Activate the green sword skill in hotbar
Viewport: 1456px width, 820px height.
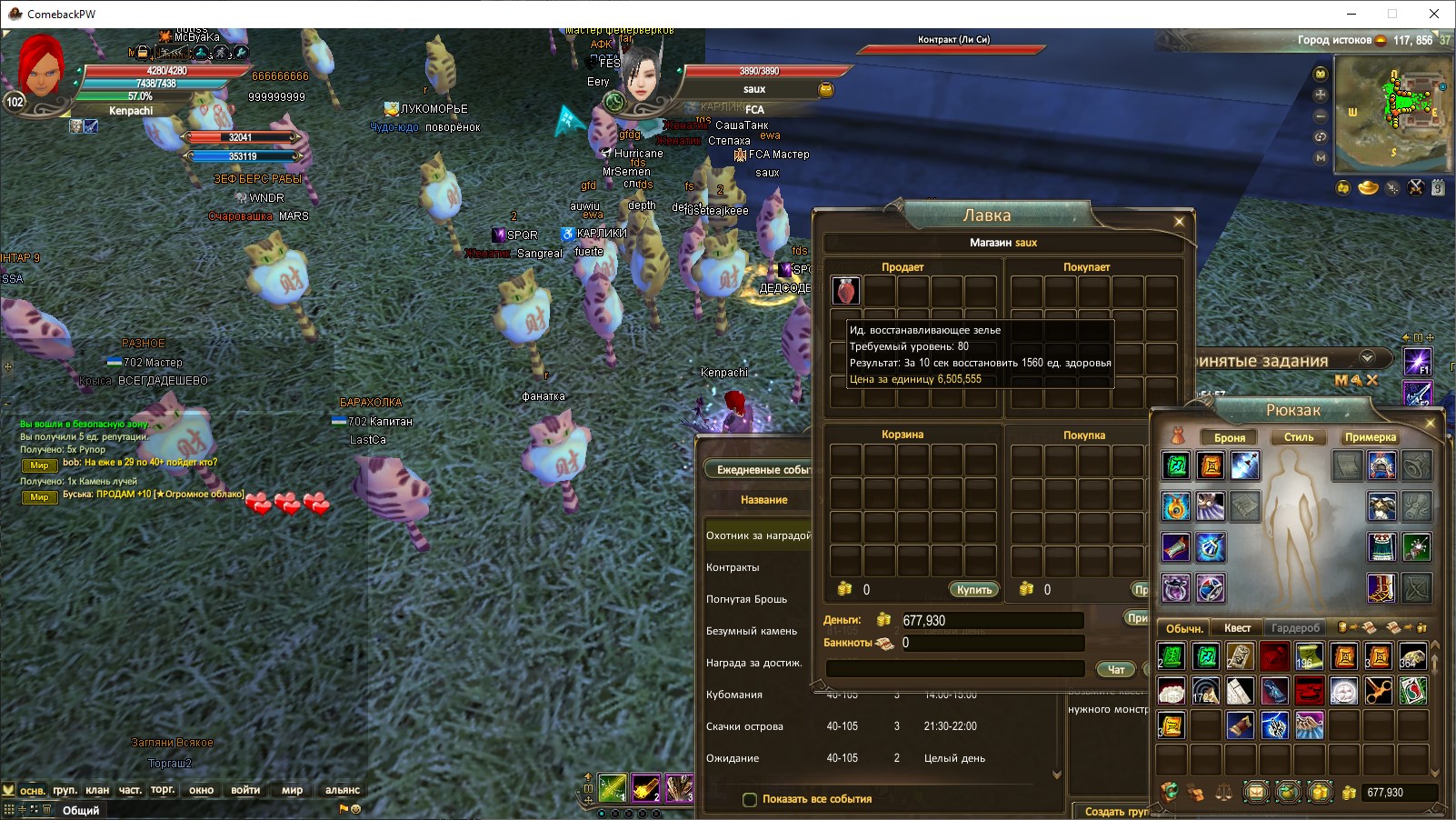point(613,787)
